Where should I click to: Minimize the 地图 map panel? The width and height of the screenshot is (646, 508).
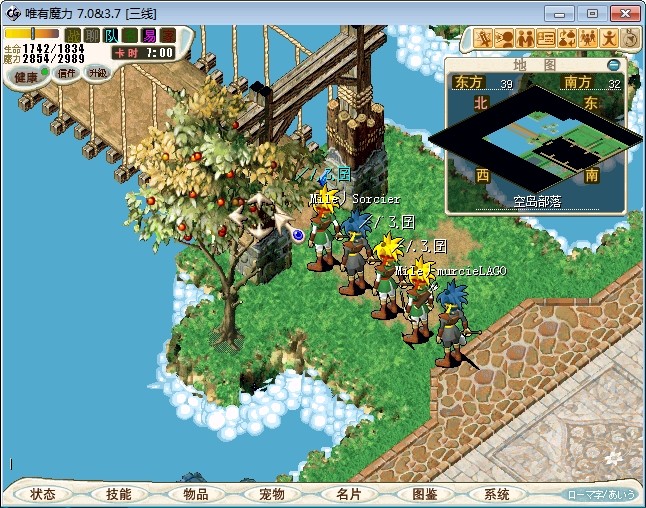614,65
